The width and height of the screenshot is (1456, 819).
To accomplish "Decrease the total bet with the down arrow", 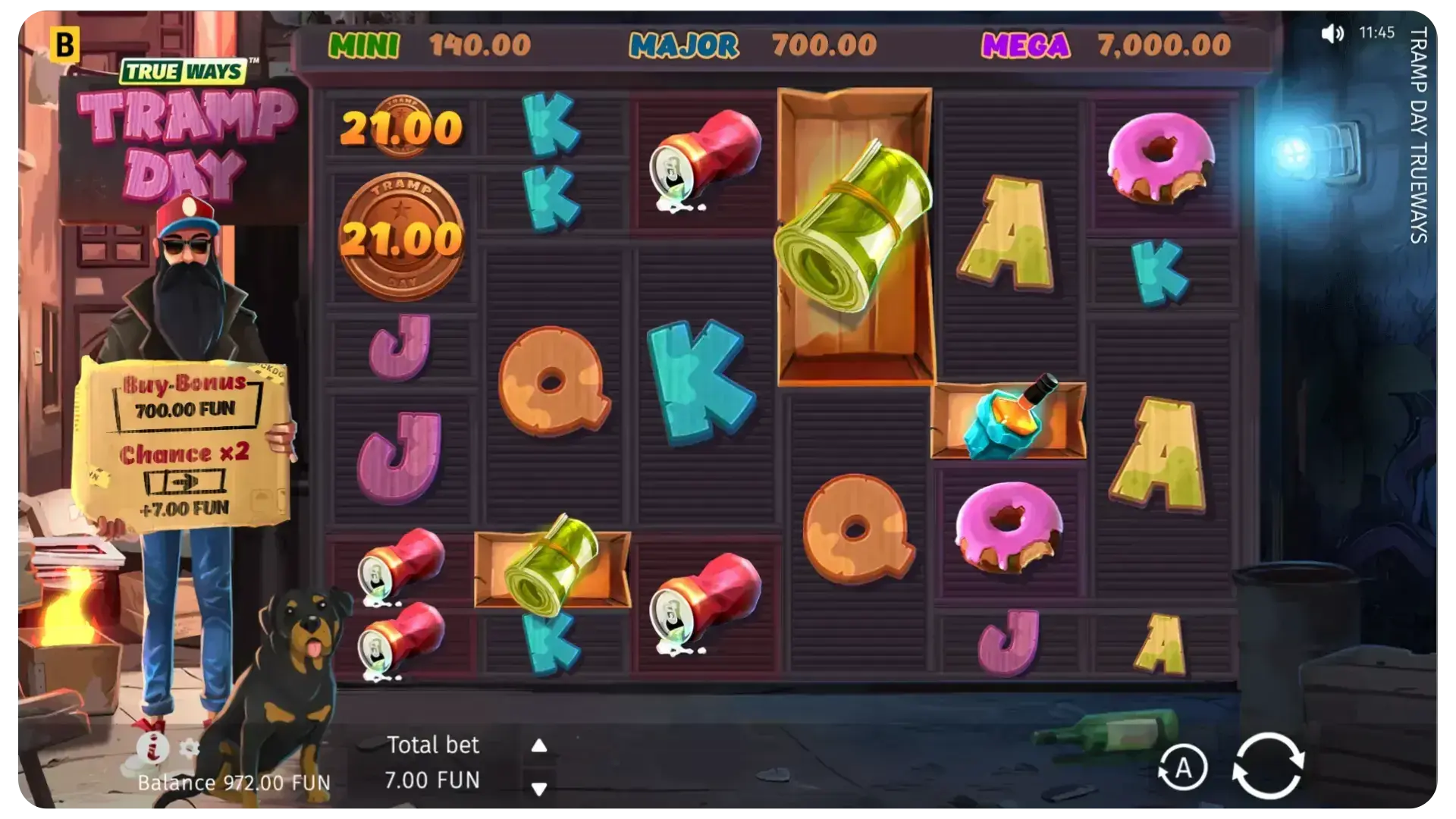I will coord(539,789).
